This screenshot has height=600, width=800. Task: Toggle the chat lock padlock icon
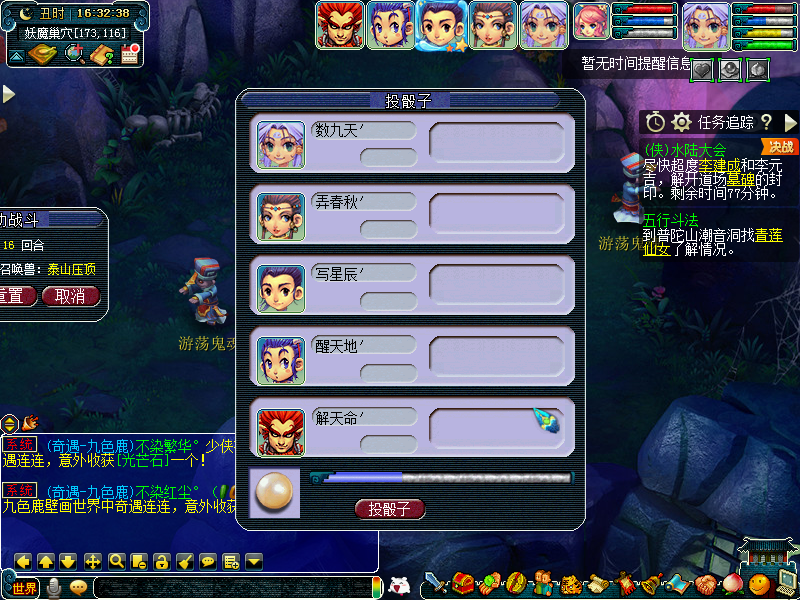click(x=161, y=561)
